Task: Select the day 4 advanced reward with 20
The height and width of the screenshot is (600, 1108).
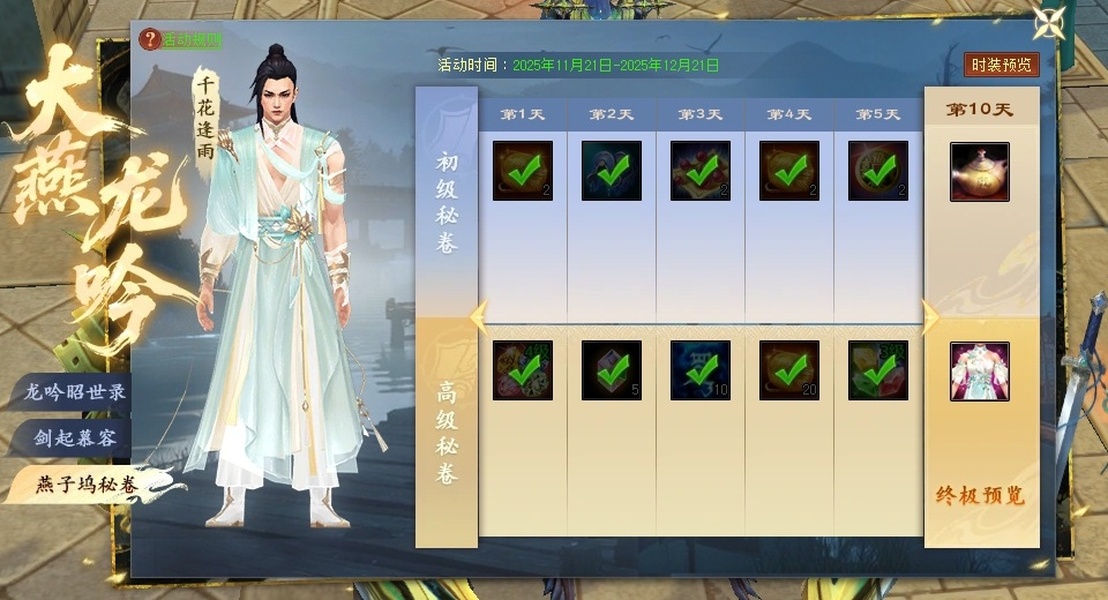Action: tap(789, 371)
